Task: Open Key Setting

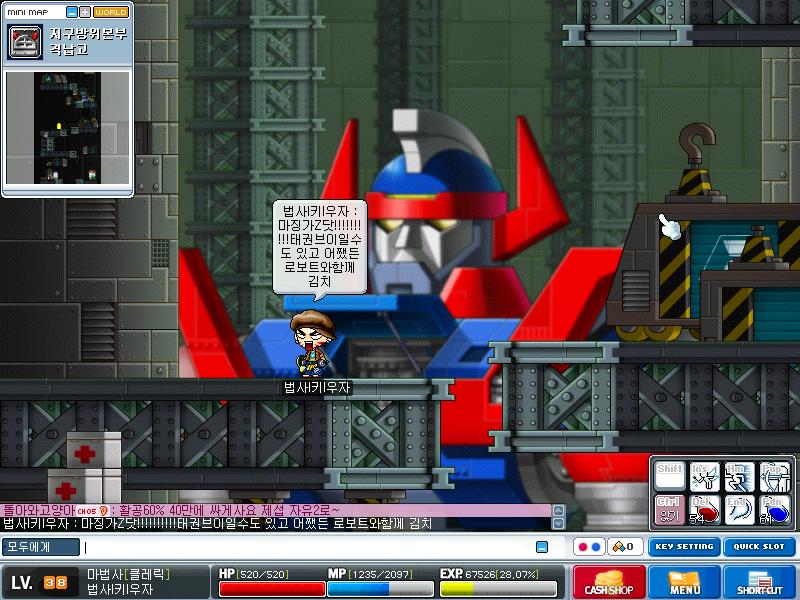Action: click(x=684, y=547)
